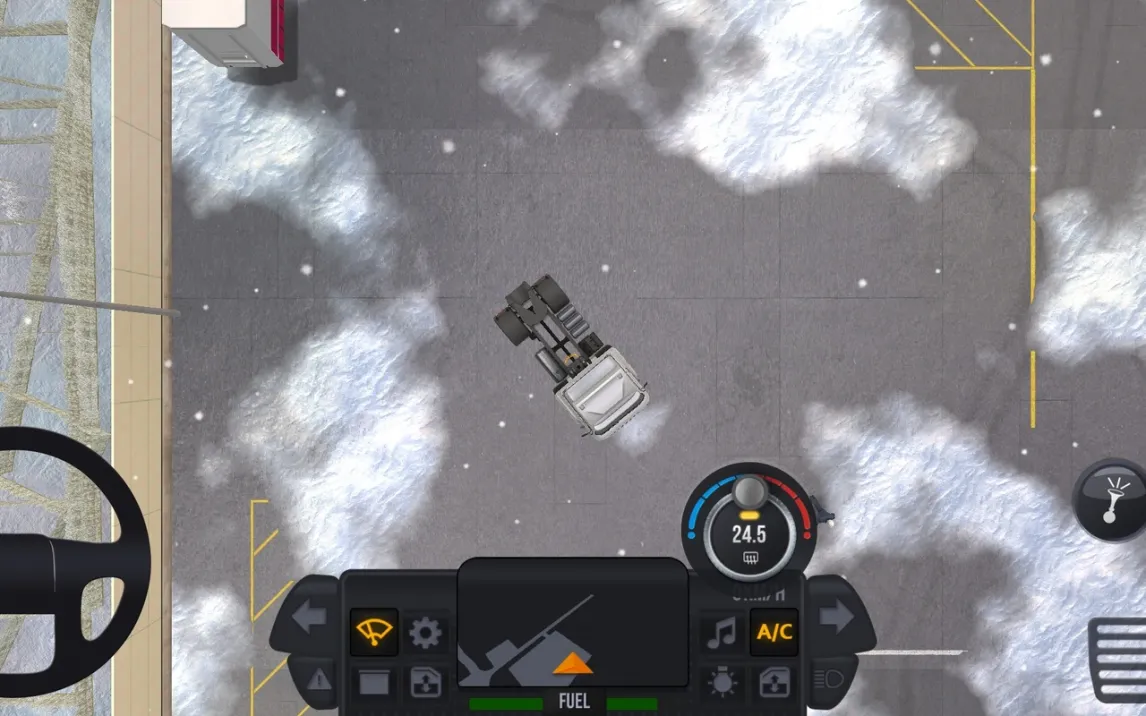This screenshot has height=716, width=1146.
Task: Open the gear settings icon
Action: 426,632
